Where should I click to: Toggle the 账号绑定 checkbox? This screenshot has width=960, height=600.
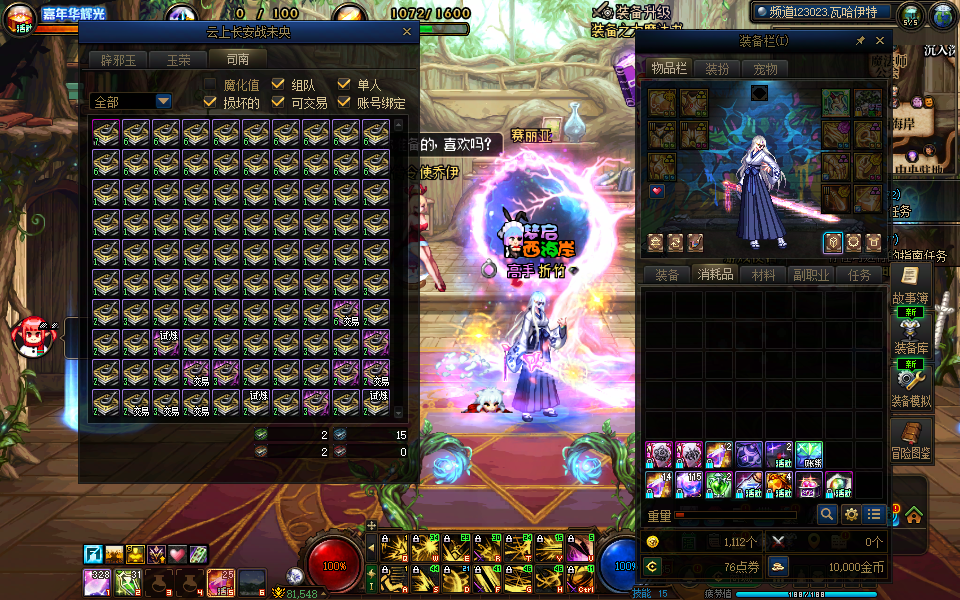(345, 102)
